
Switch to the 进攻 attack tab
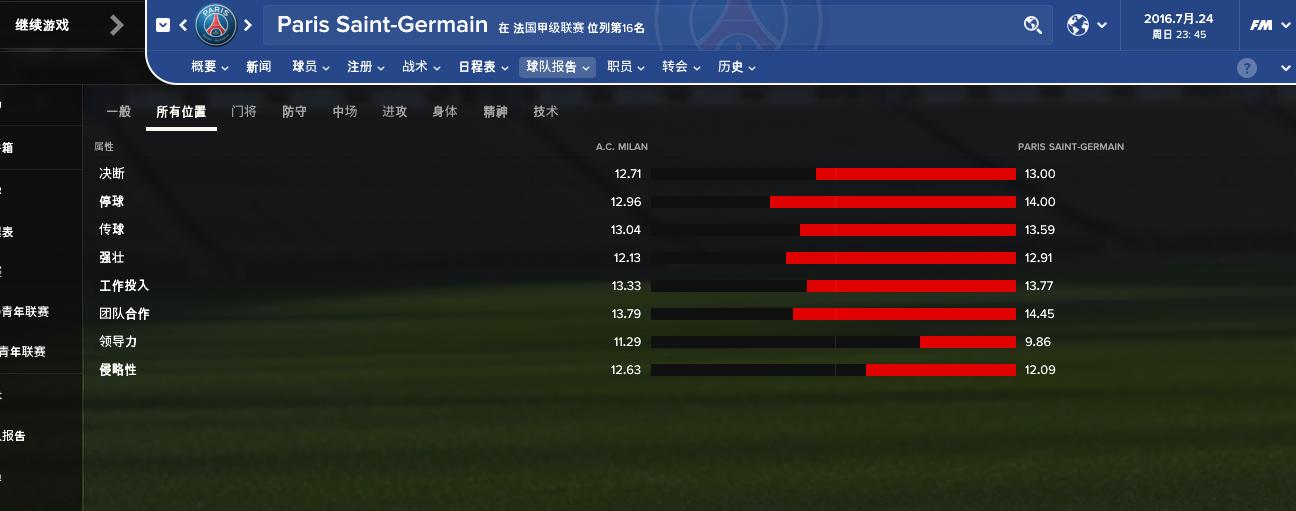tap(395, 112)
